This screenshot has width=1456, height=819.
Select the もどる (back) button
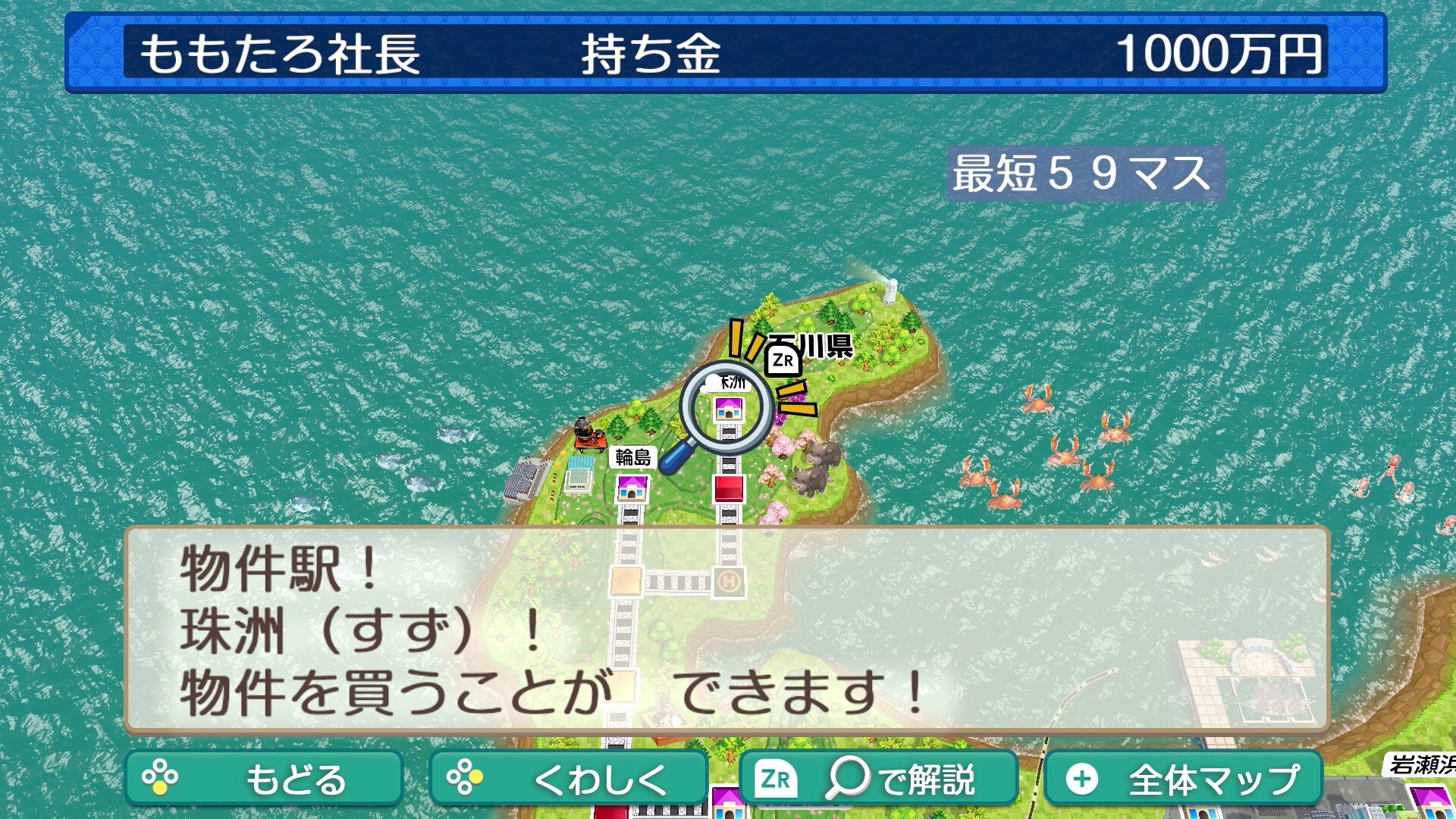[263, 778]
